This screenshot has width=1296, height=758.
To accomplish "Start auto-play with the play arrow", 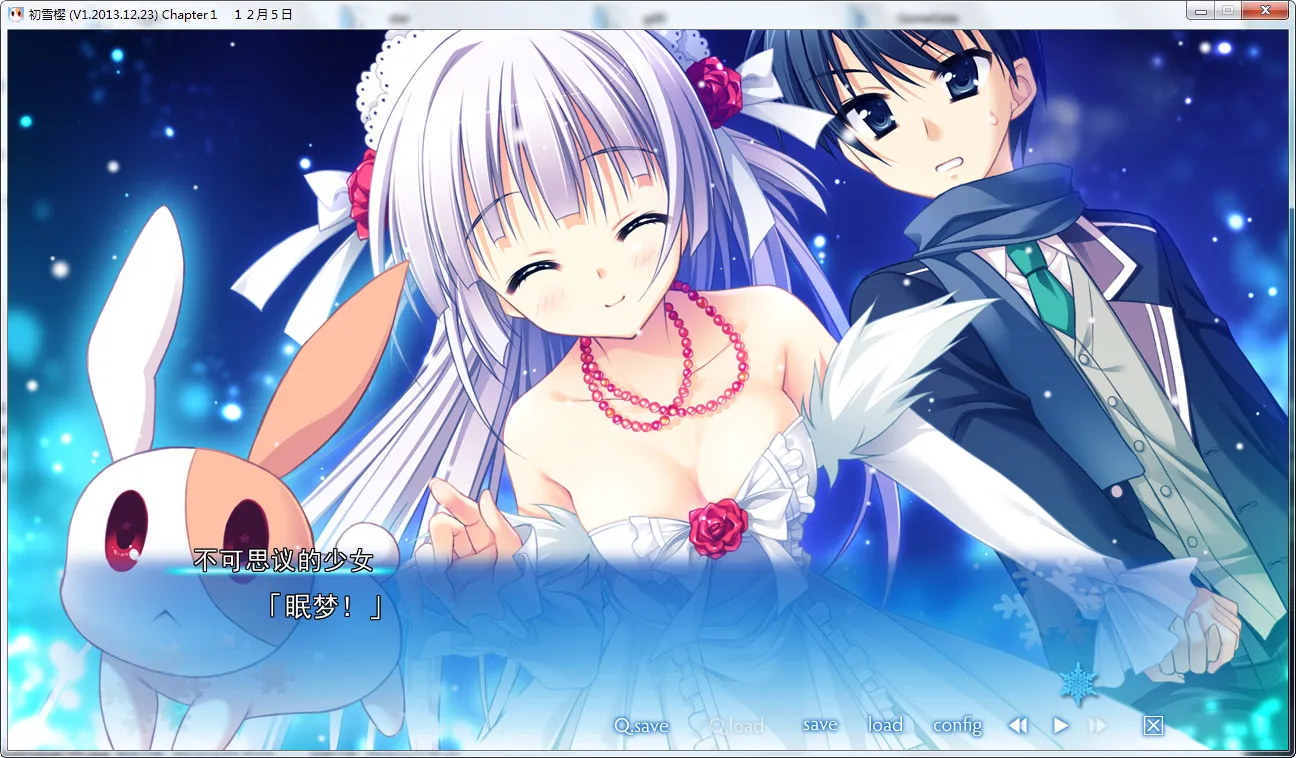I will pyautogui.click(x=1061, y=726).
